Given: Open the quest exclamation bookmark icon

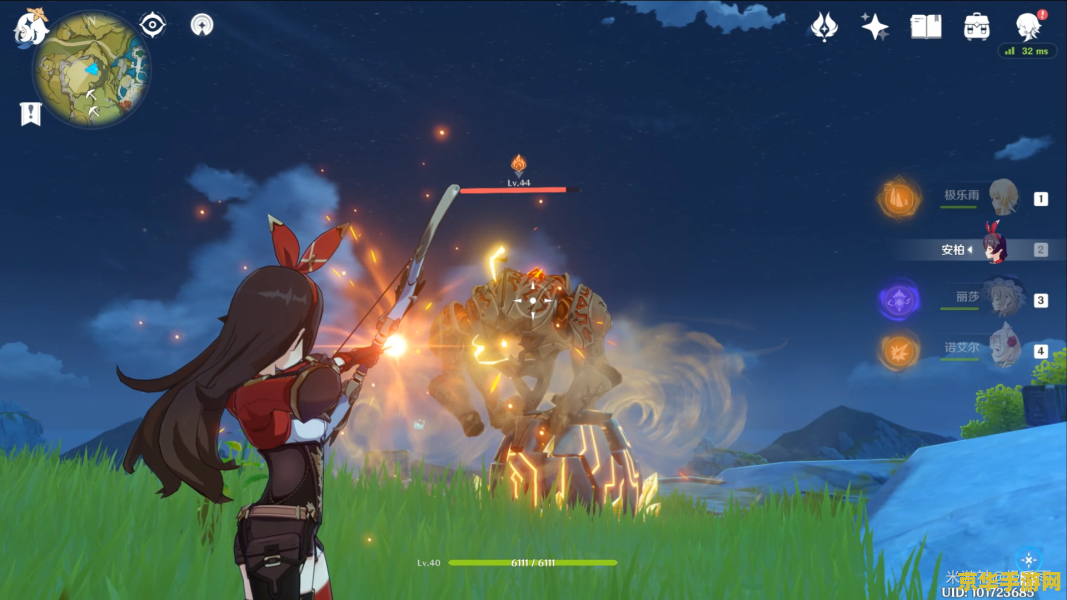Looking at the screenshot, I should click(30, 114).
